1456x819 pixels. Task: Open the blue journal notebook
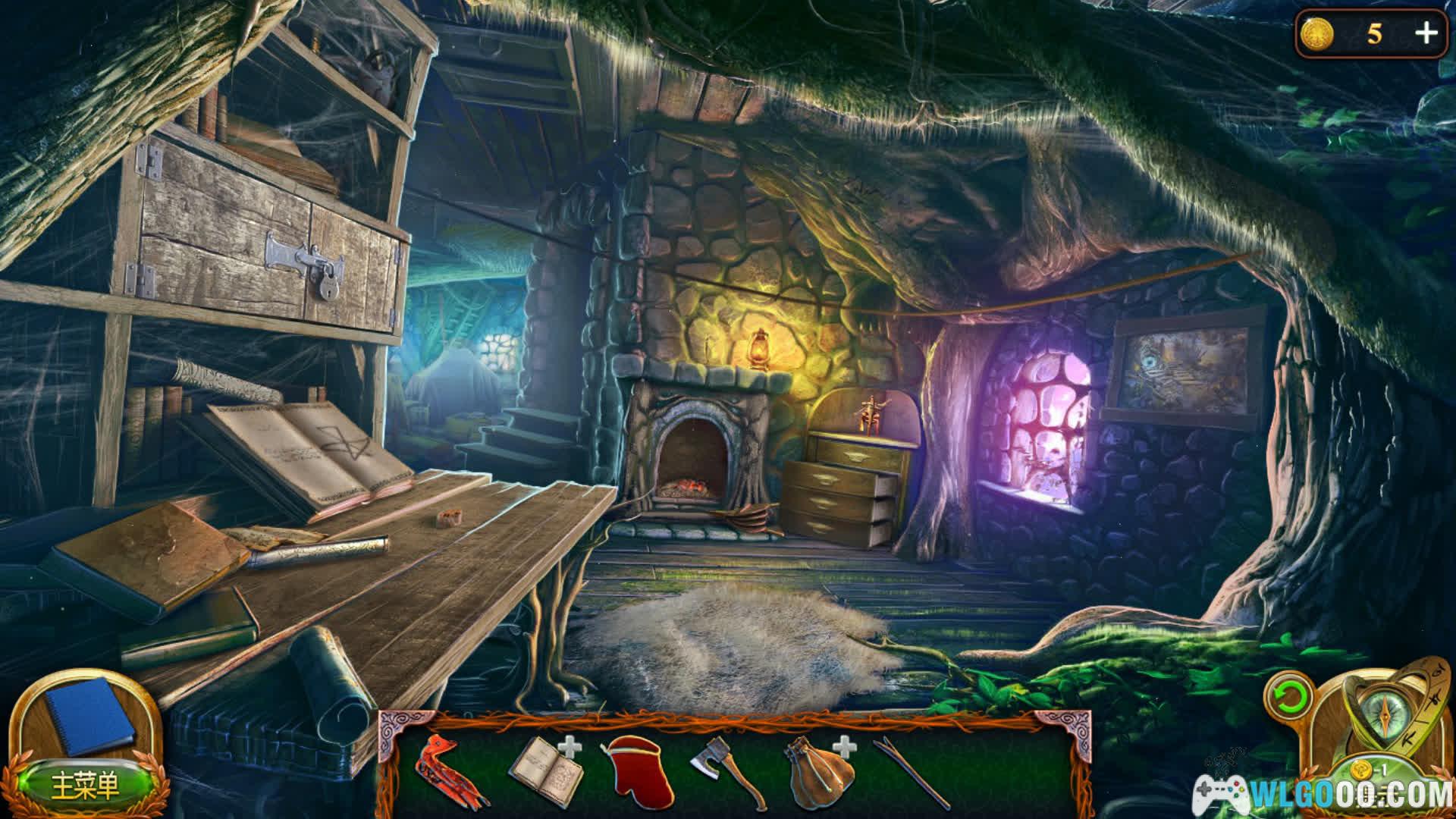[x=89, y=713]
